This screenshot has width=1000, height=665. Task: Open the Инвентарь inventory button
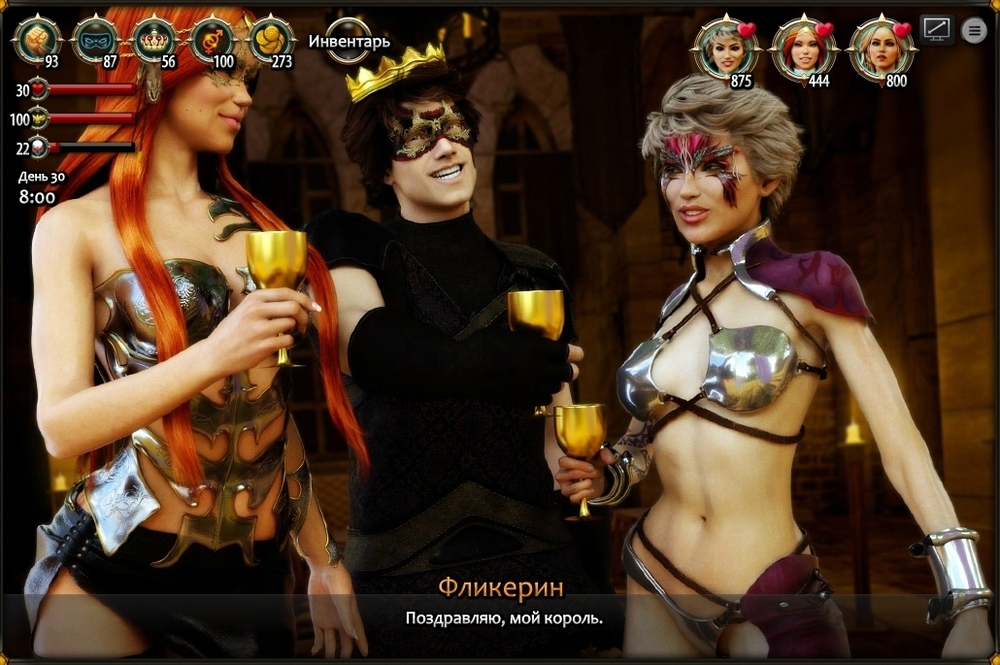tap(349, 41)
